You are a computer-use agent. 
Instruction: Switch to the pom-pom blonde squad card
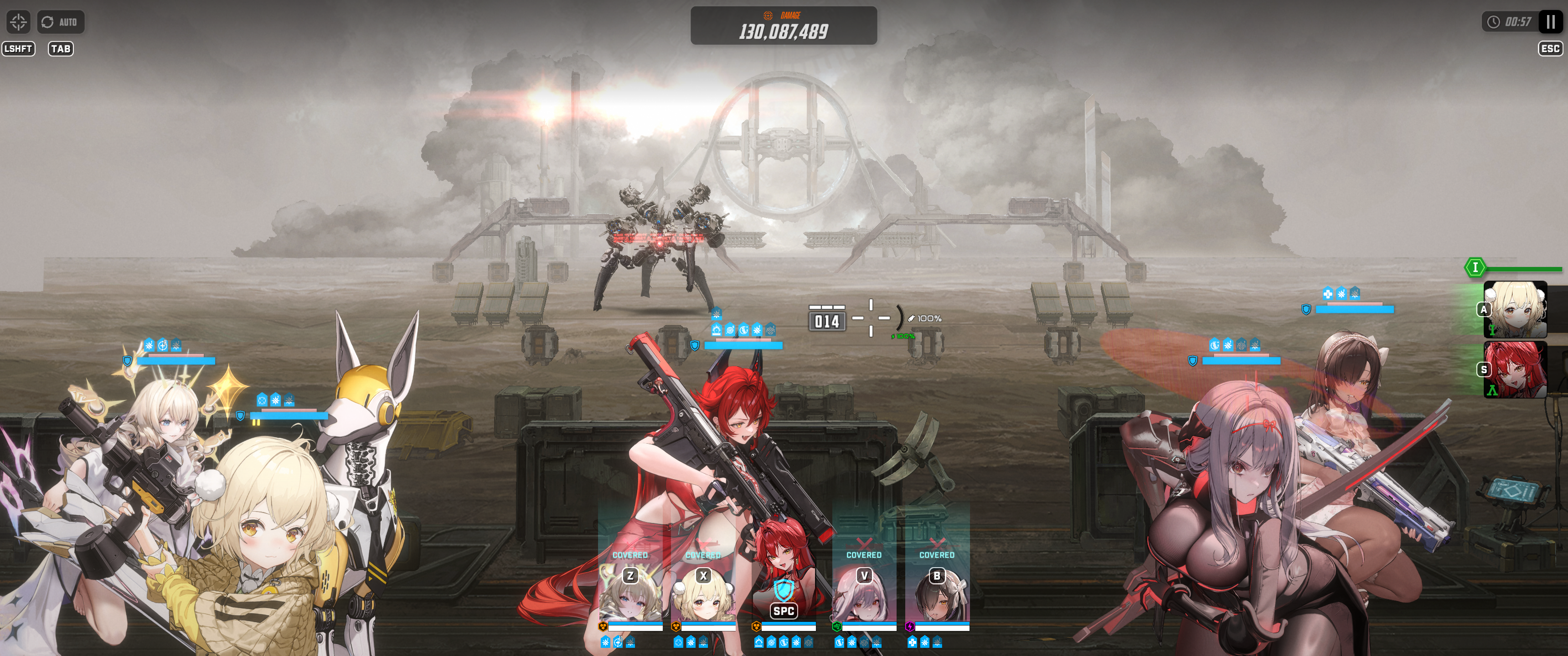tap(703, 593)
